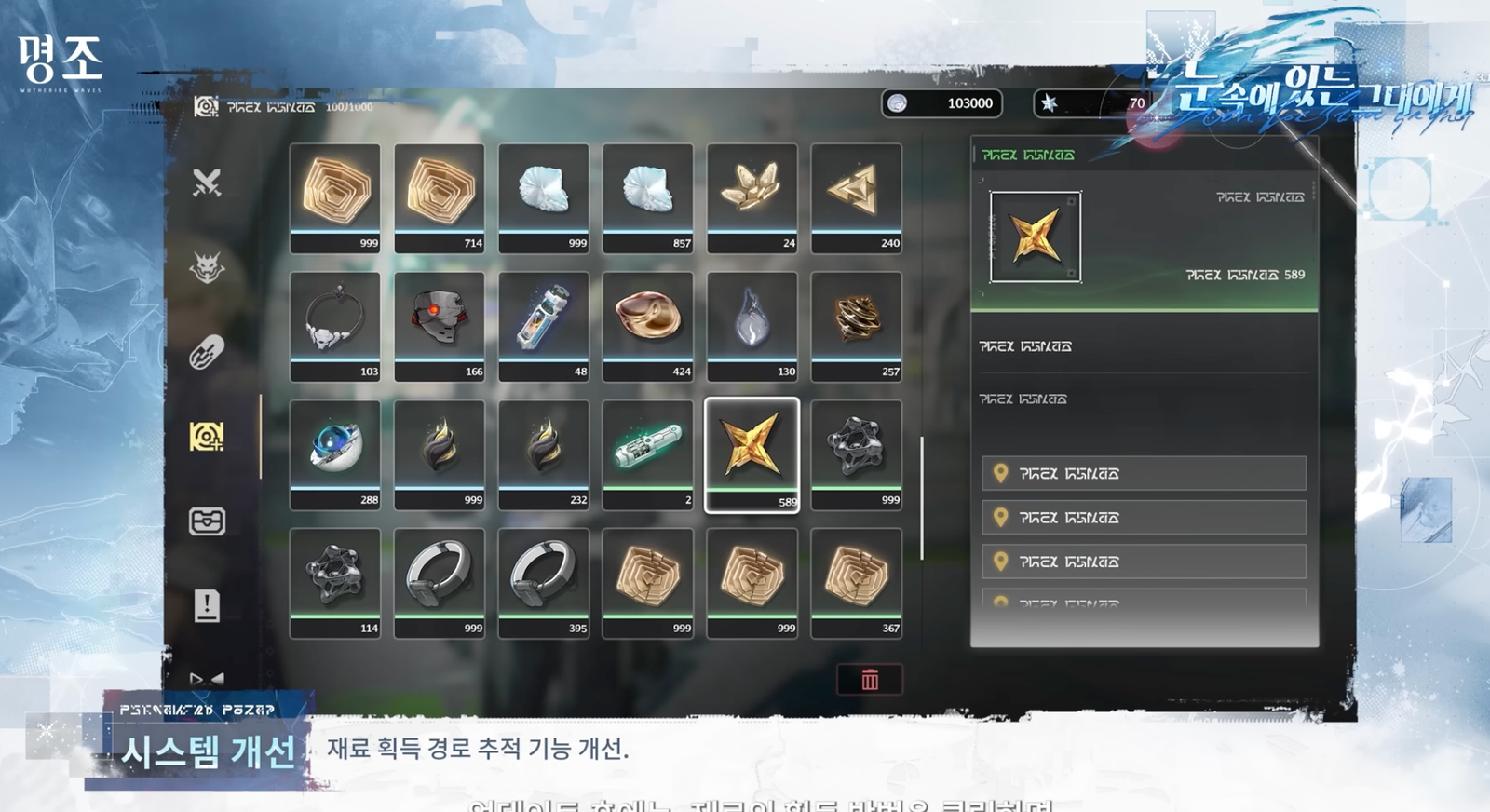Screen dimensions: 1490x812
Task: Select the pill consumables tab
Action: click(207, 352)
